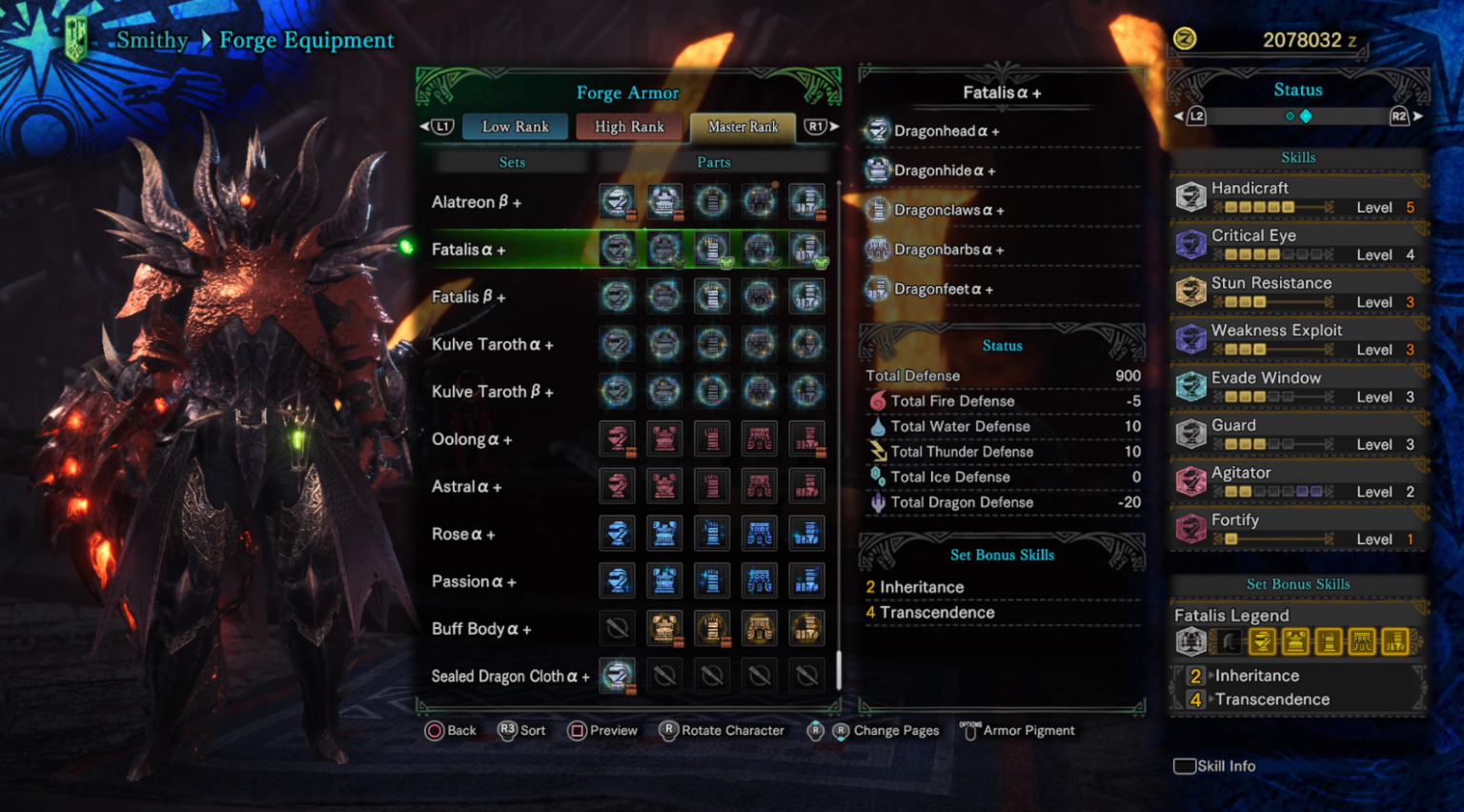The image size is (1464, 812).
Task: Select the Handicraft skill icon
Action: tap(1190, 195)
